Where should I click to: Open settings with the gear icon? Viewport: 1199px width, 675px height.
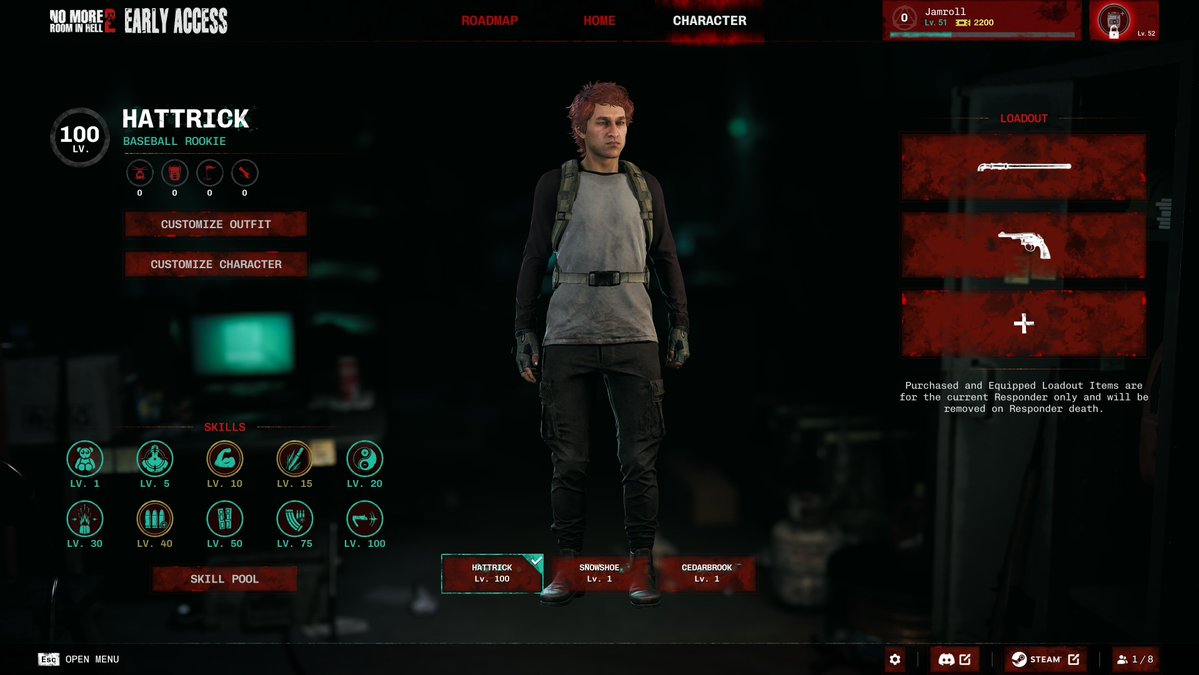895,659
